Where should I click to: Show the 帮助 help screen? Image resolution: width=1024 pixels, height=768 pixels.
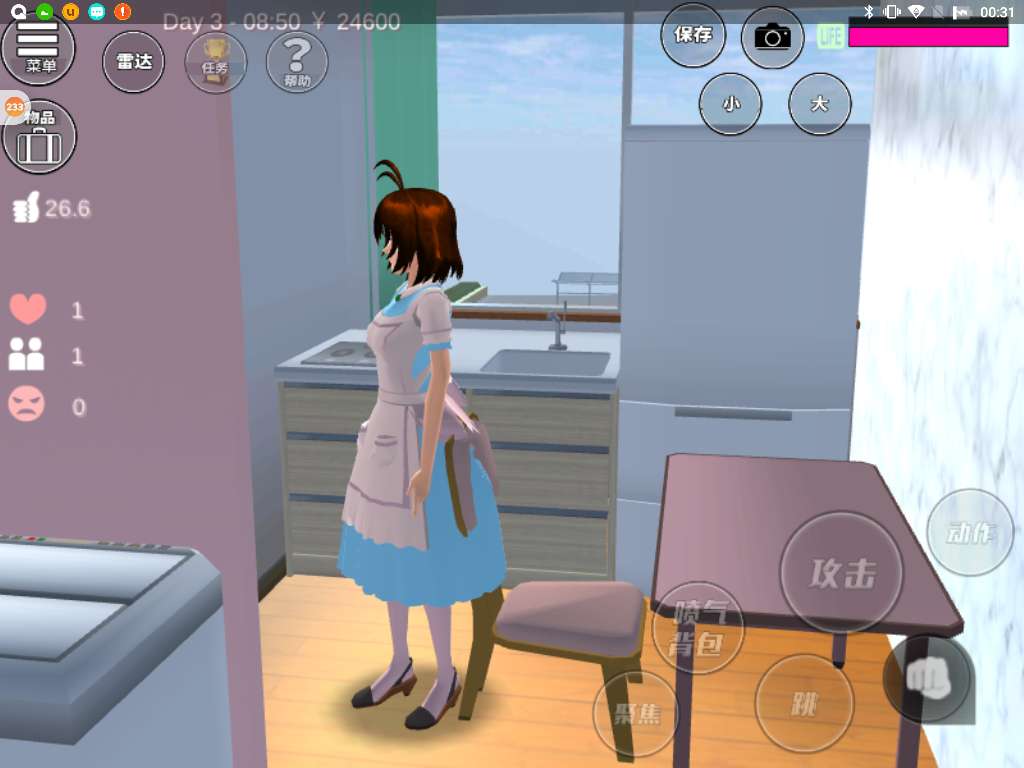pos(297,62)
